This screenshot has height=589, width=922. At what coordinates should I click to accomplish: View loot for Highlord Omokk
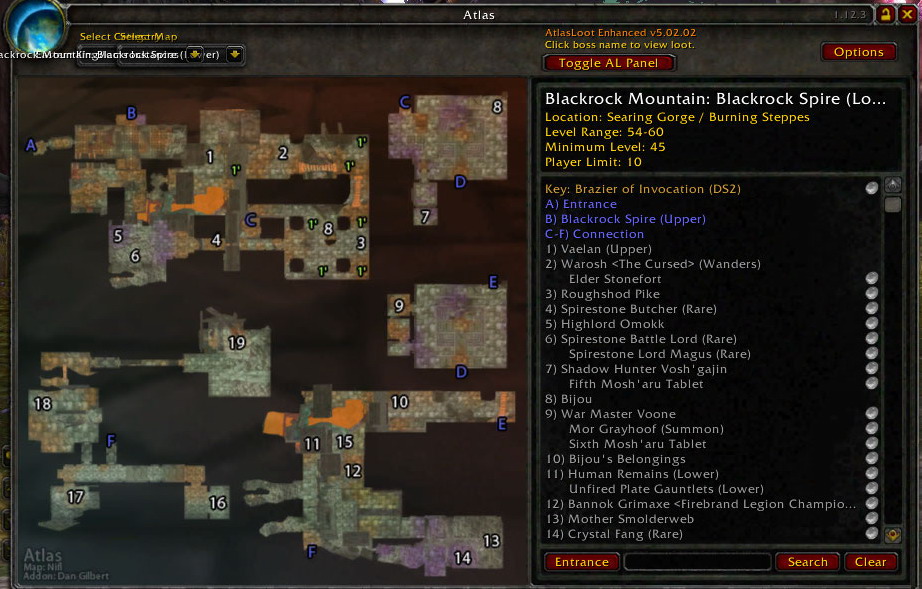coord(614,324)
